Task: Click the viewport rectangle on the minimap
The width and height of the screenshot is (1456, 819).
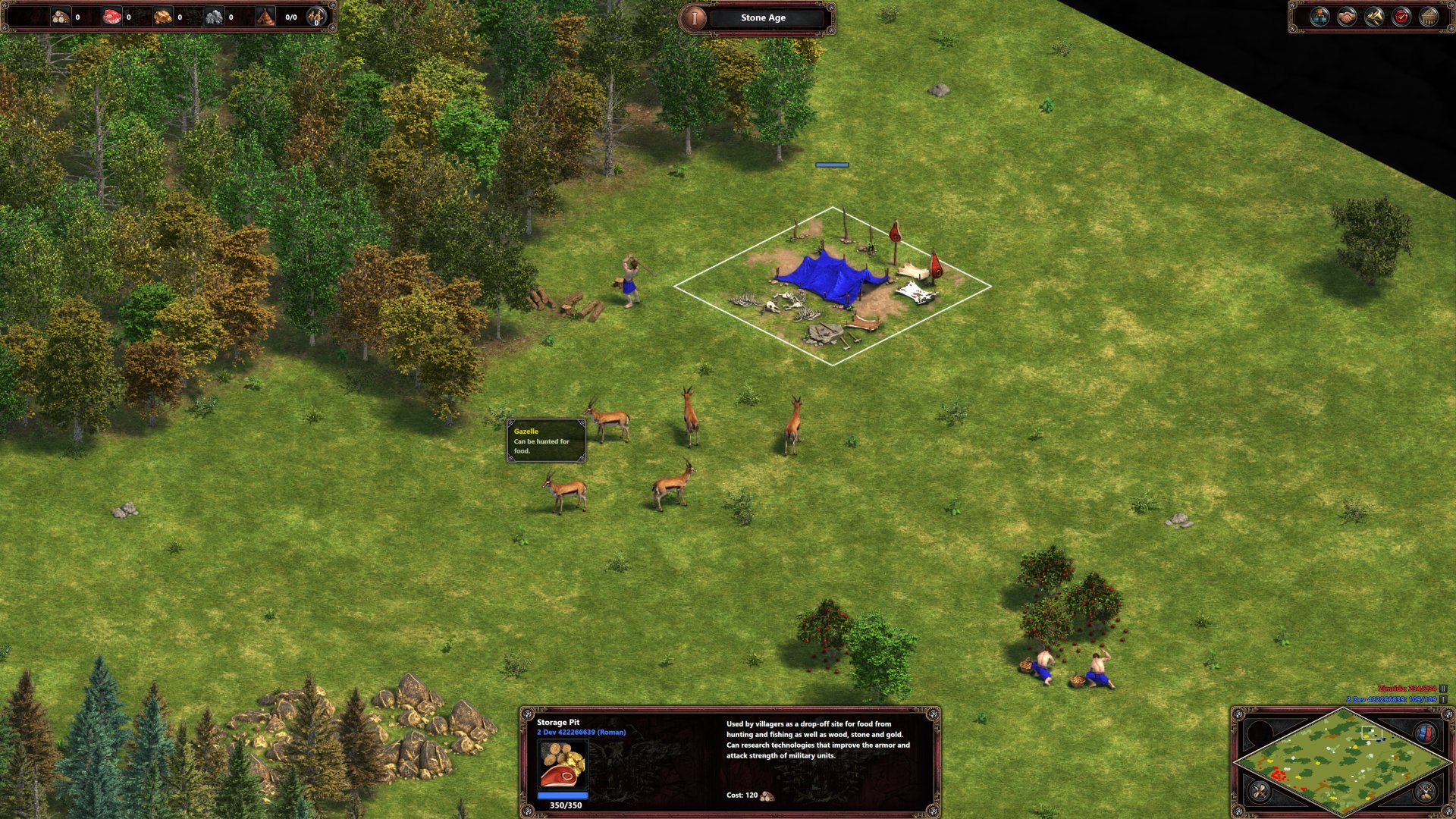Action: (x=1373, y=733)
